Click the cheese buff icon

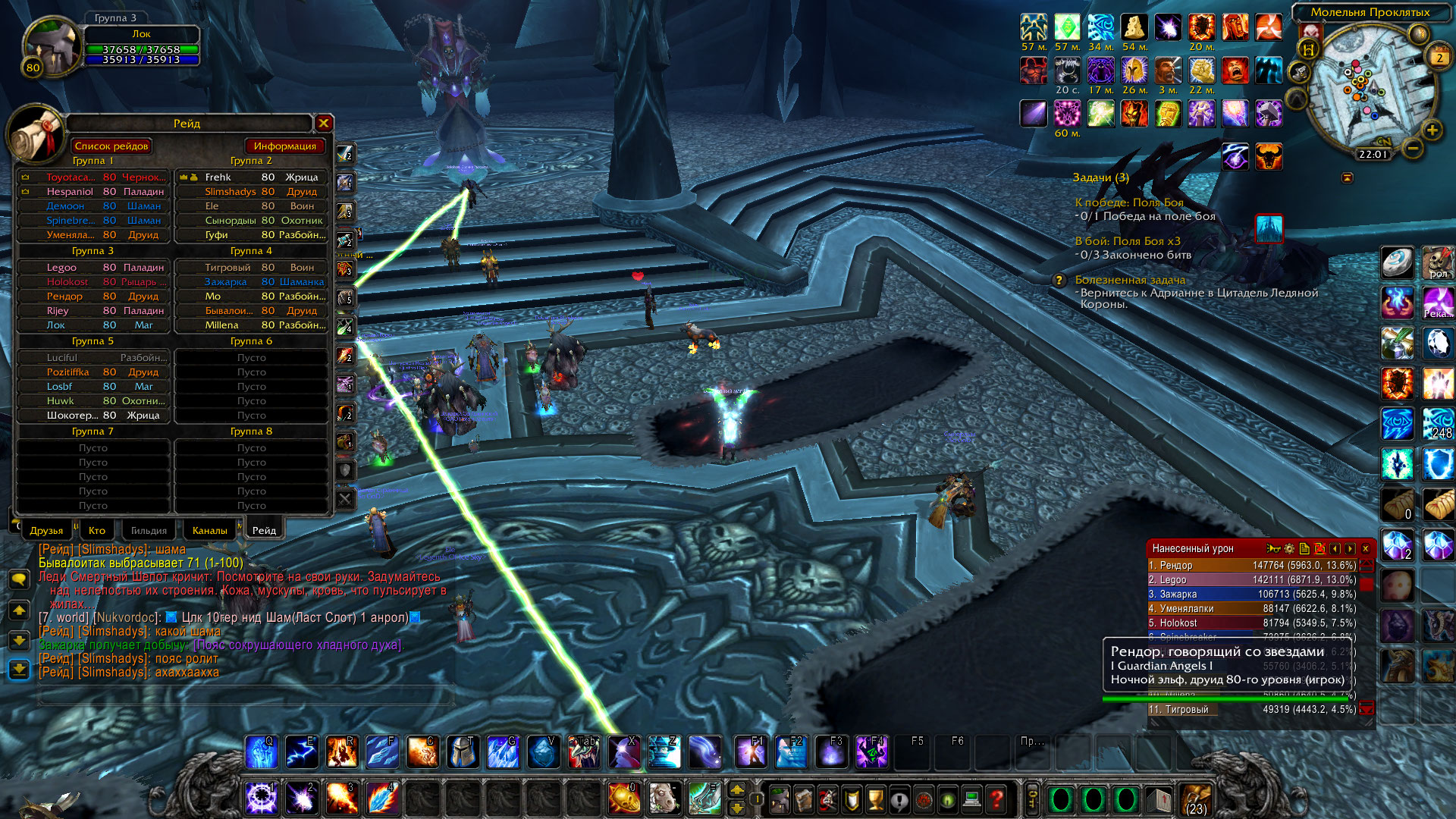pyautogui.click(x=1134, y=28)
